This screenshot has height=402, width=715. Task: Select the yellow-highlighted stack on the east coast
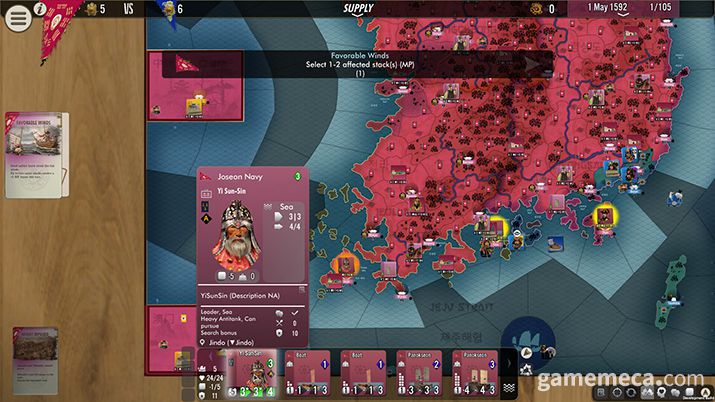coord(604,215)
